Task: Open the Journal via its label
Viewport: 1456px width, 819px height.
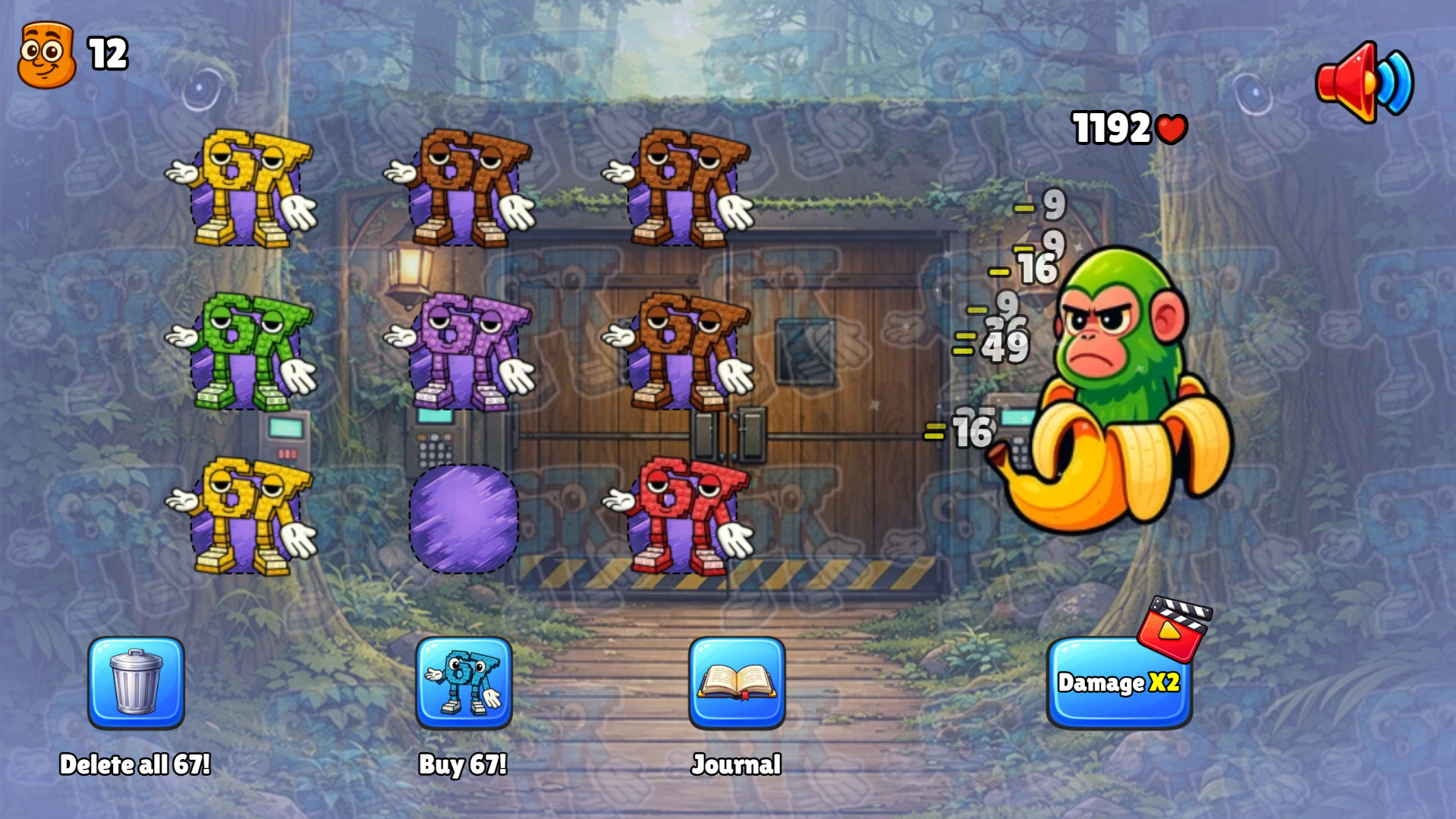Action: 735,764
